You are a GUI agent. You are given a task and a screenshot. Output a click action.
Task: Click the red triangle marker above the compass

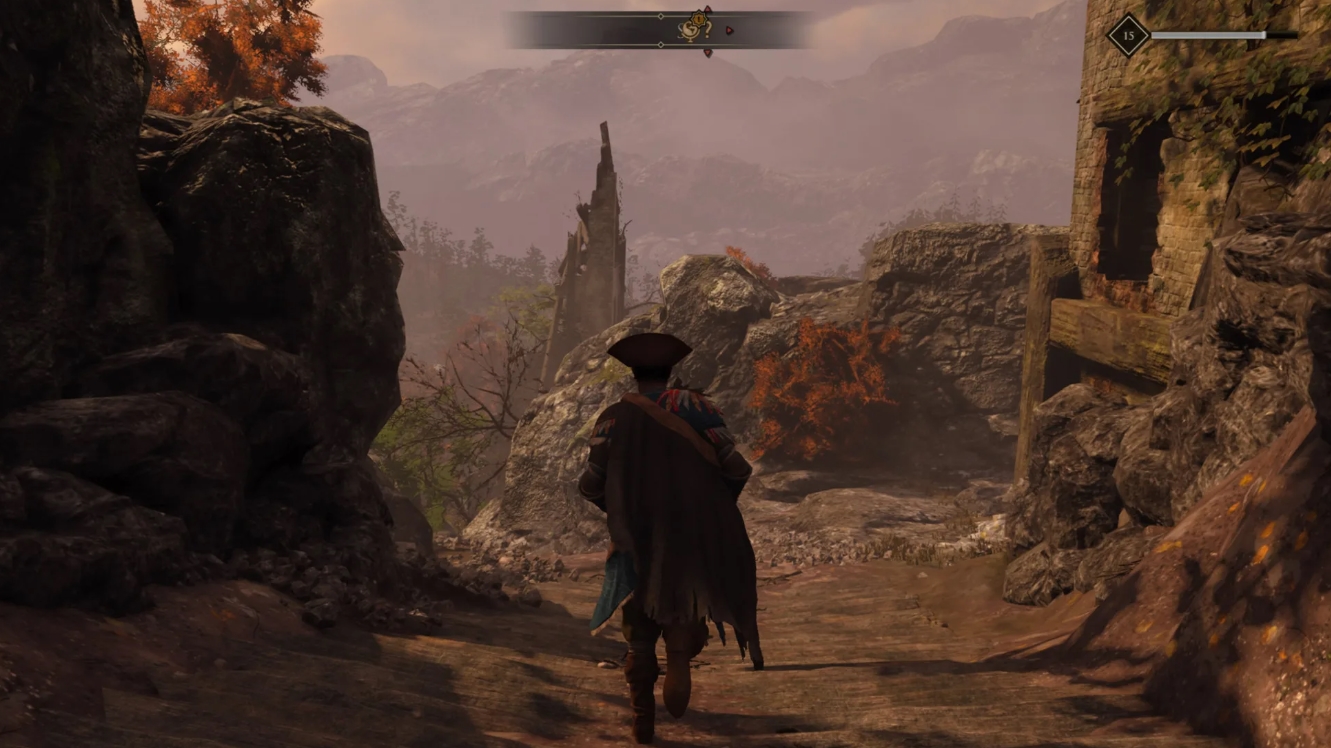click(707, 8)
